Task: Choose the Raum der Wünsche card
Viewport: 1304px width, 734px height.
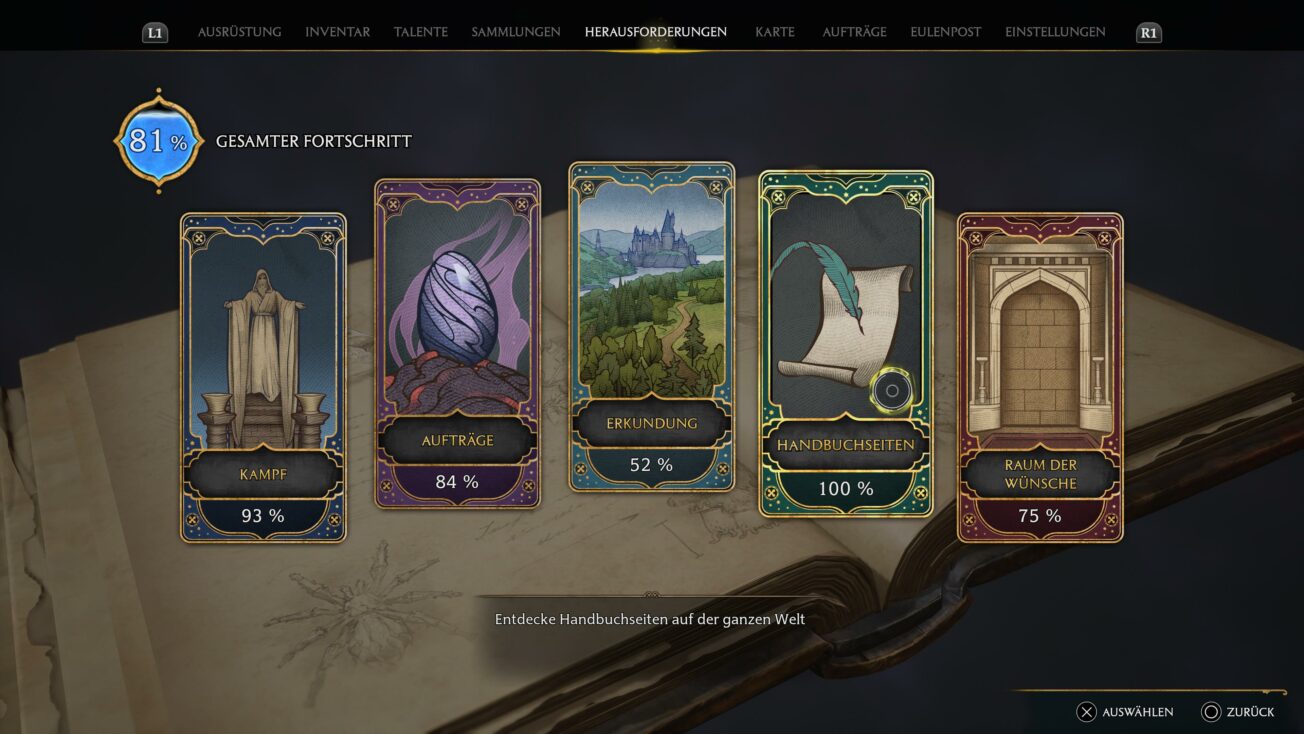Action: [x=1040, y=377]
